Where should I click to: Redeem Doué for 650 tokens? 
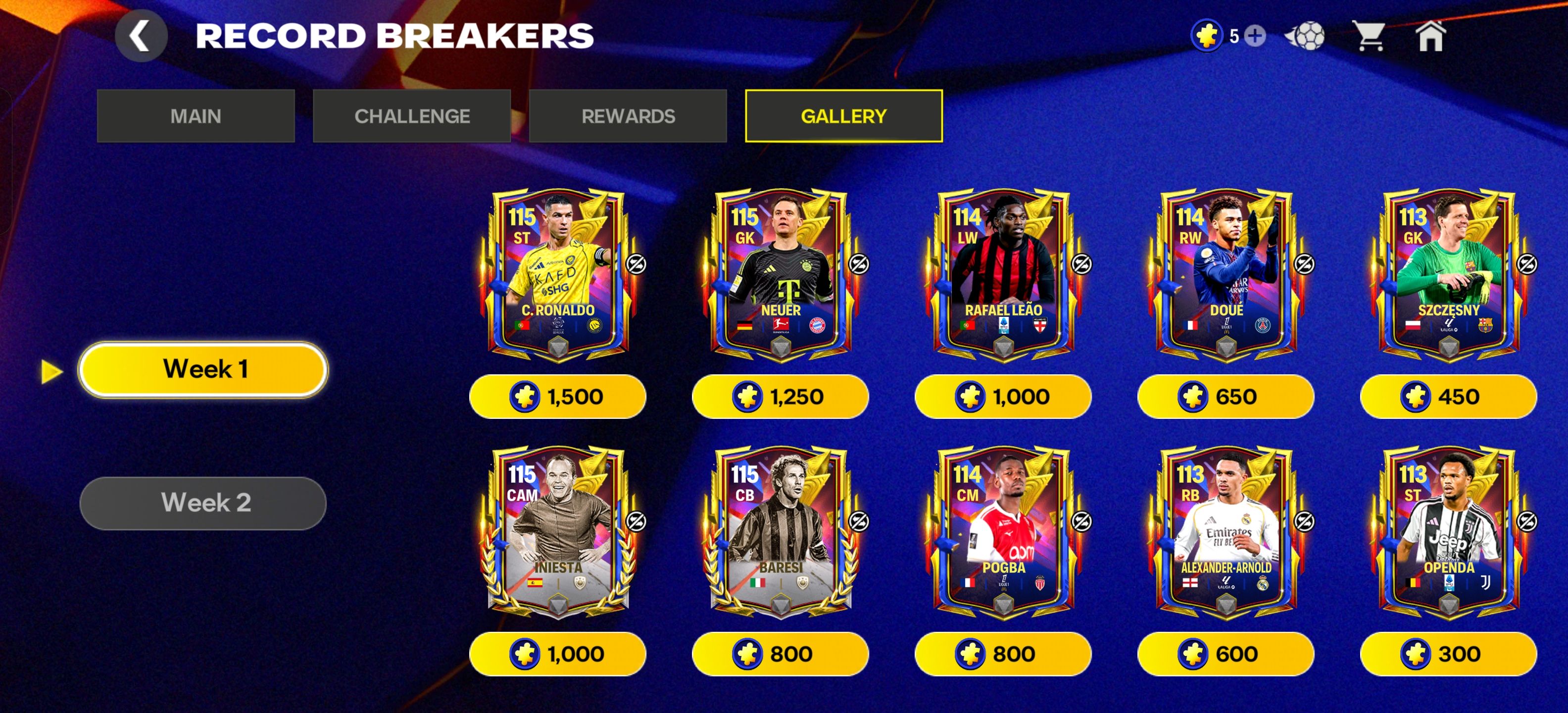pyautogui.click(x=1225, y=397)
